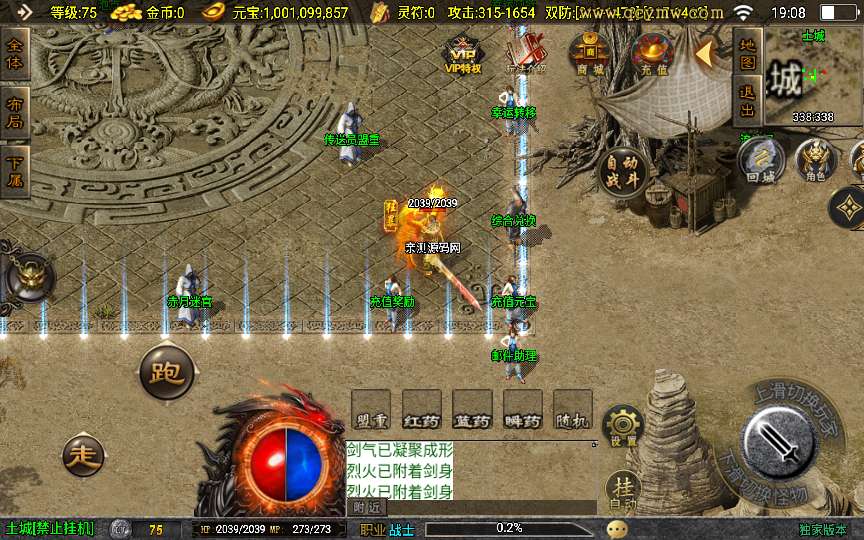This screenshot has width=864, height=540.
Task: Use the 回城 return-to-town scroll
Action: (x=760, y=160)
